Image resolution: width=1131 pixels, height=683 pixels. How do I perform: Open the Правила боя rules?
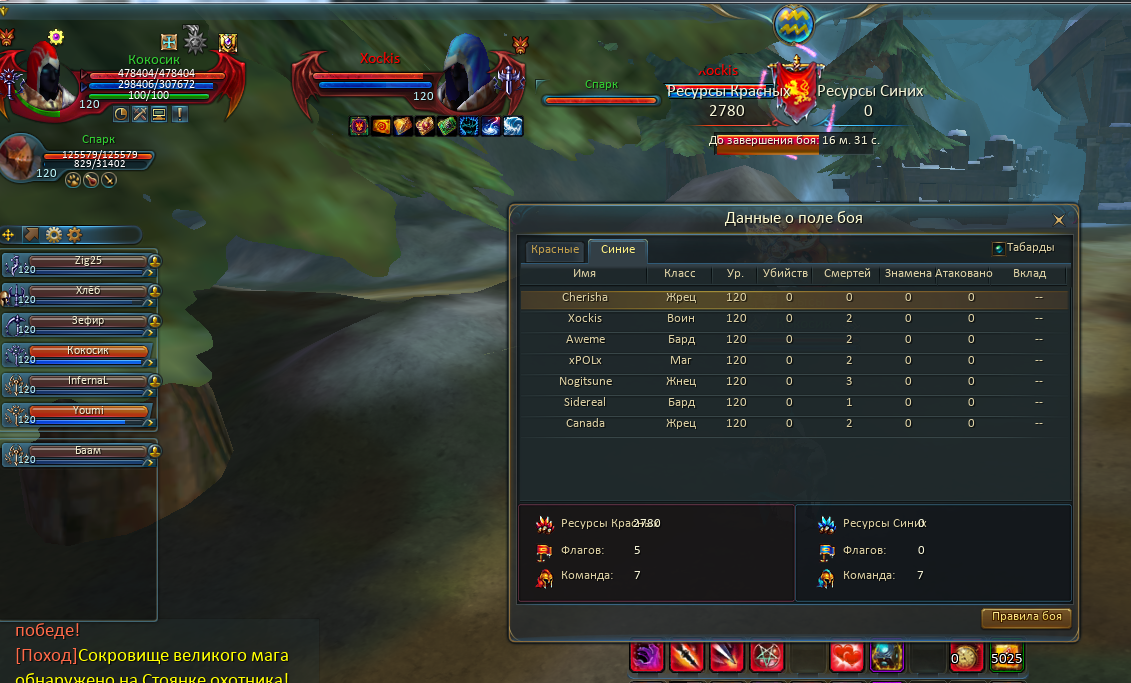click(x=1026, y=617)
